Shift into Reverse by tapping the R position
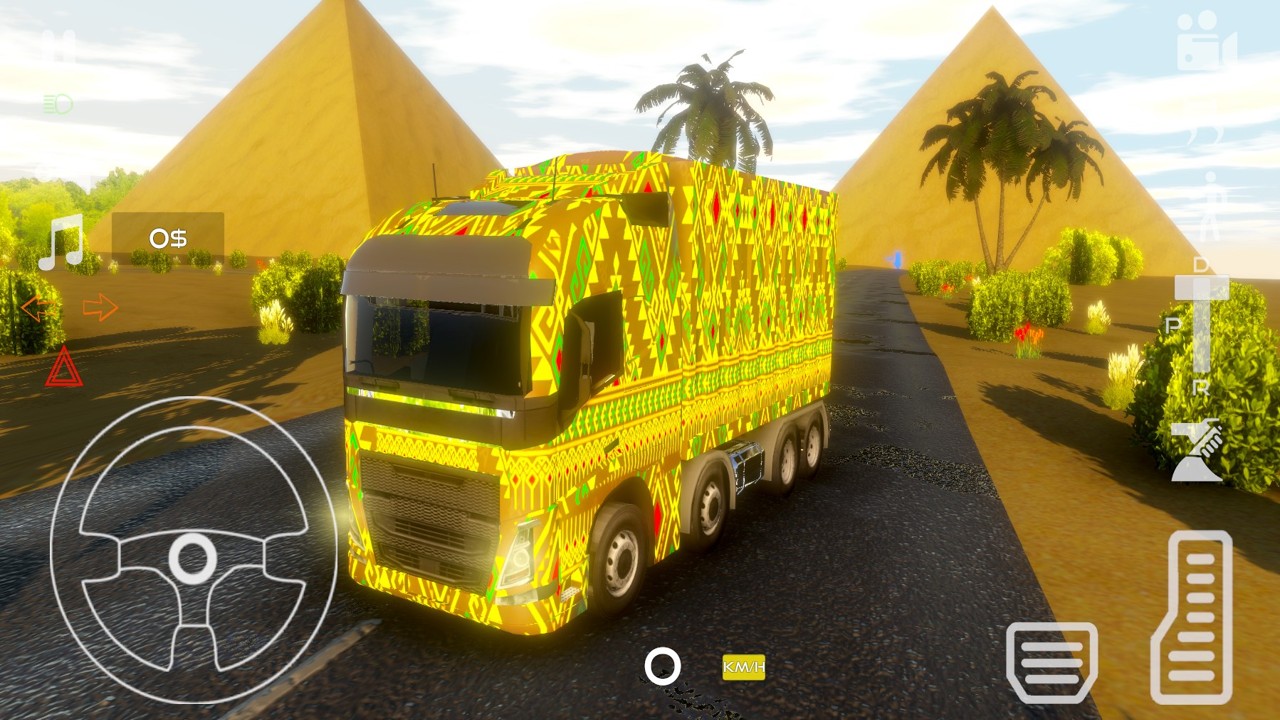The height and width of the screenshot is (720, 1280). pyautogui.click(x=1200, y=386)
